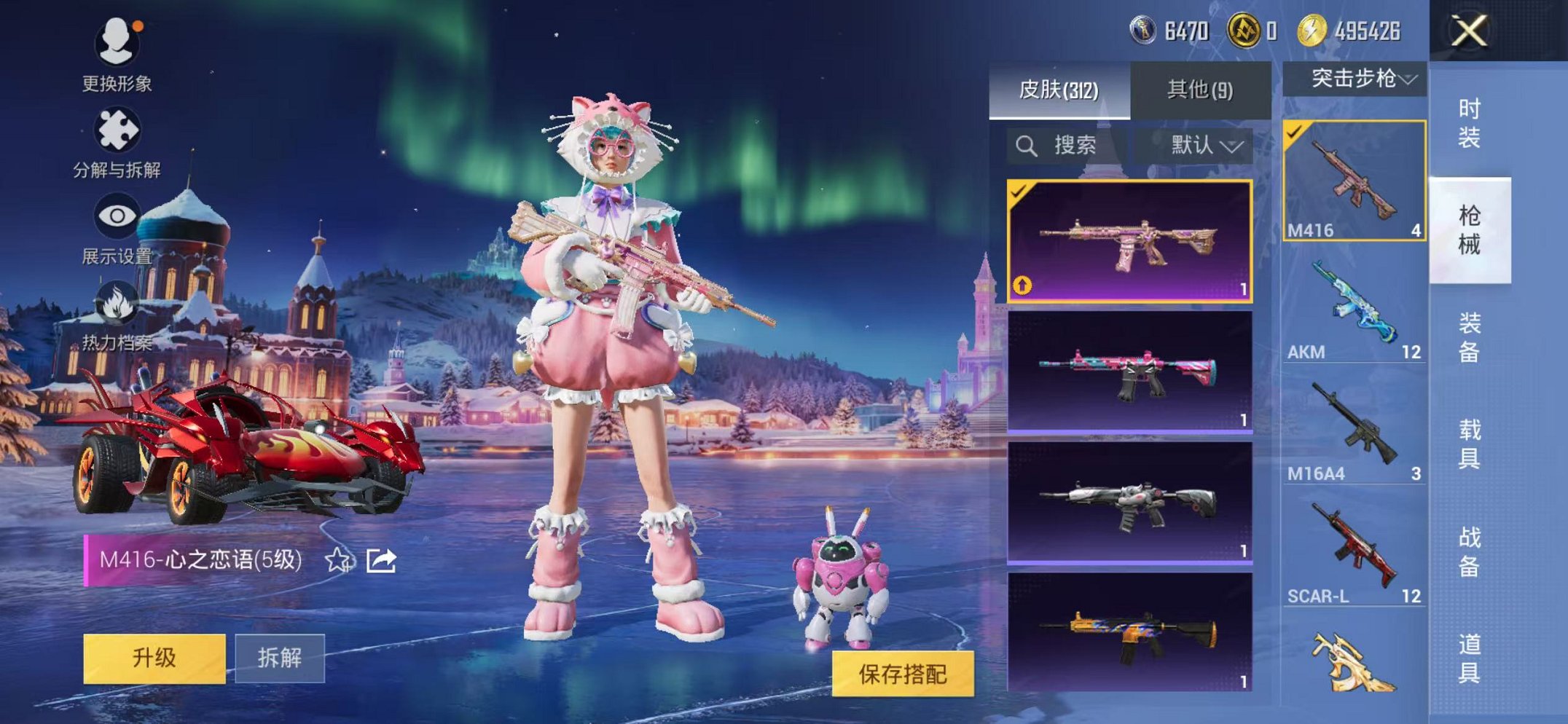Open 展示设置 display settings eye icon
The height and width of the screenshot is (724, 1568).
point(118,215)
